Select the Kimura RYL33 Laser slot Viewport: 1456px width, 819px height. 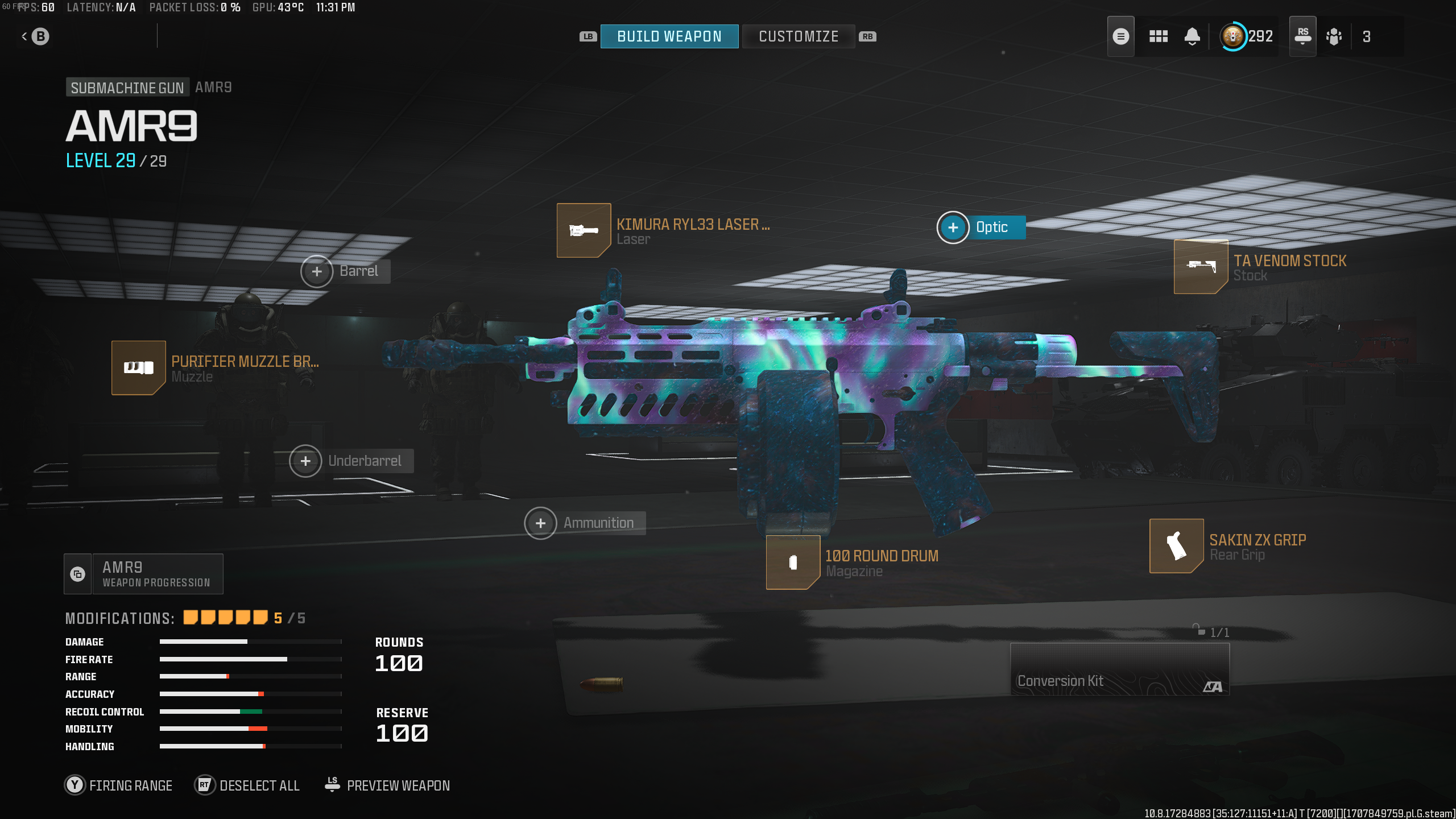tap(584, 230)
